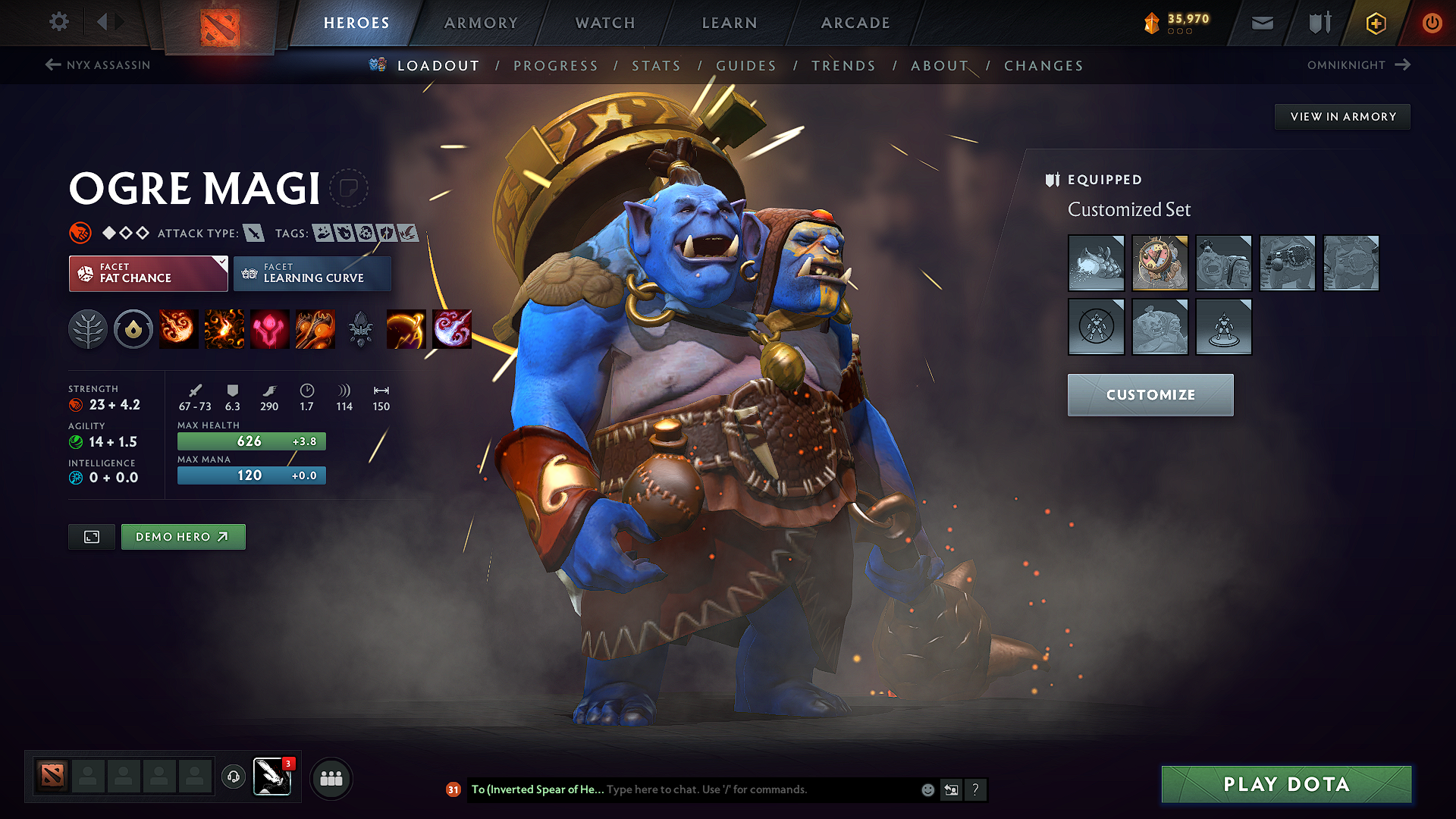View Ogre Magi's talent tree icon
This screenshot has width=1456, height=819.
pos(88,328)
